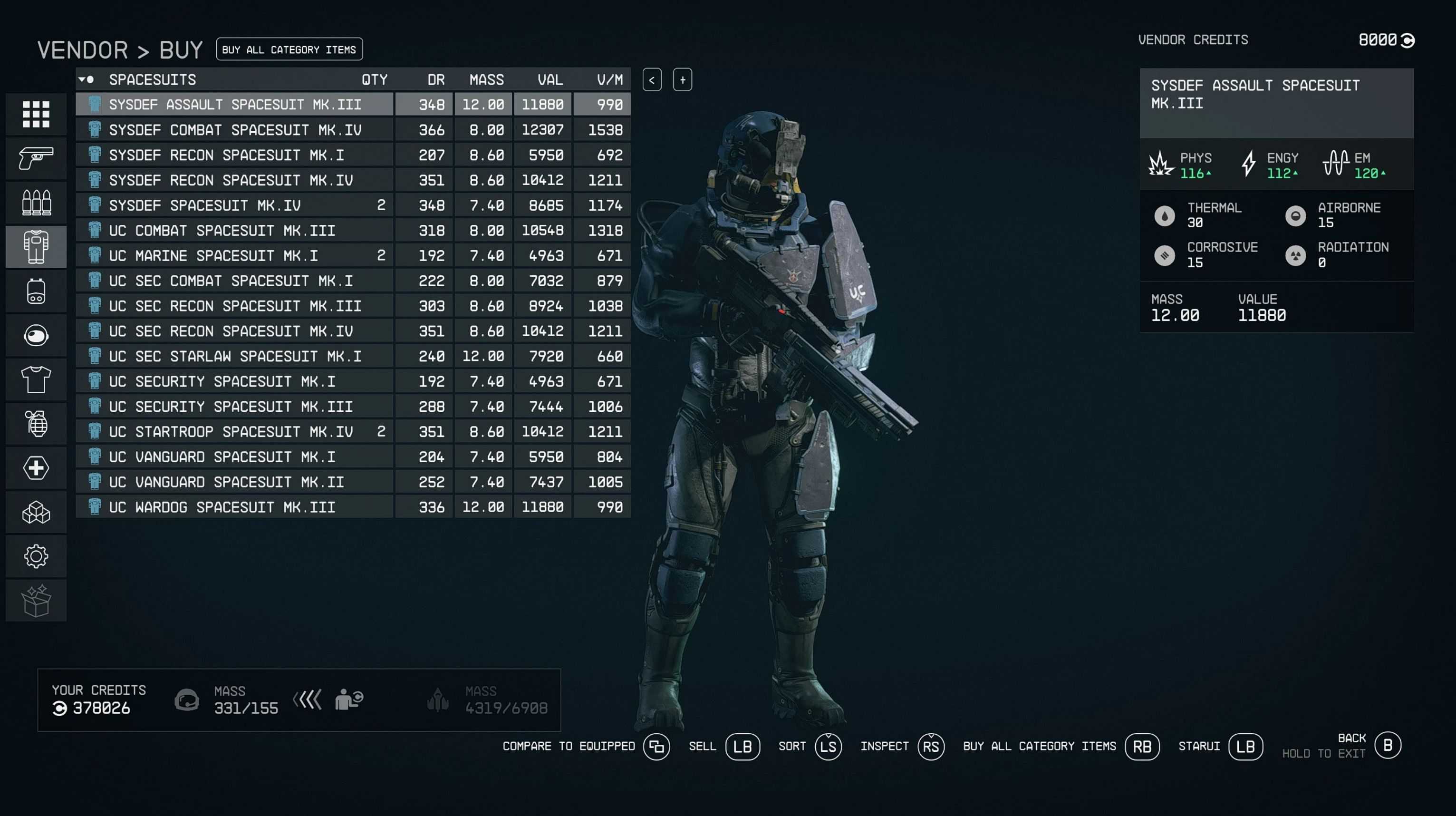Open the weapons category with pistol icon
Screen dimensions: 1456x816
pyautogui.click(x=36, y=158)
